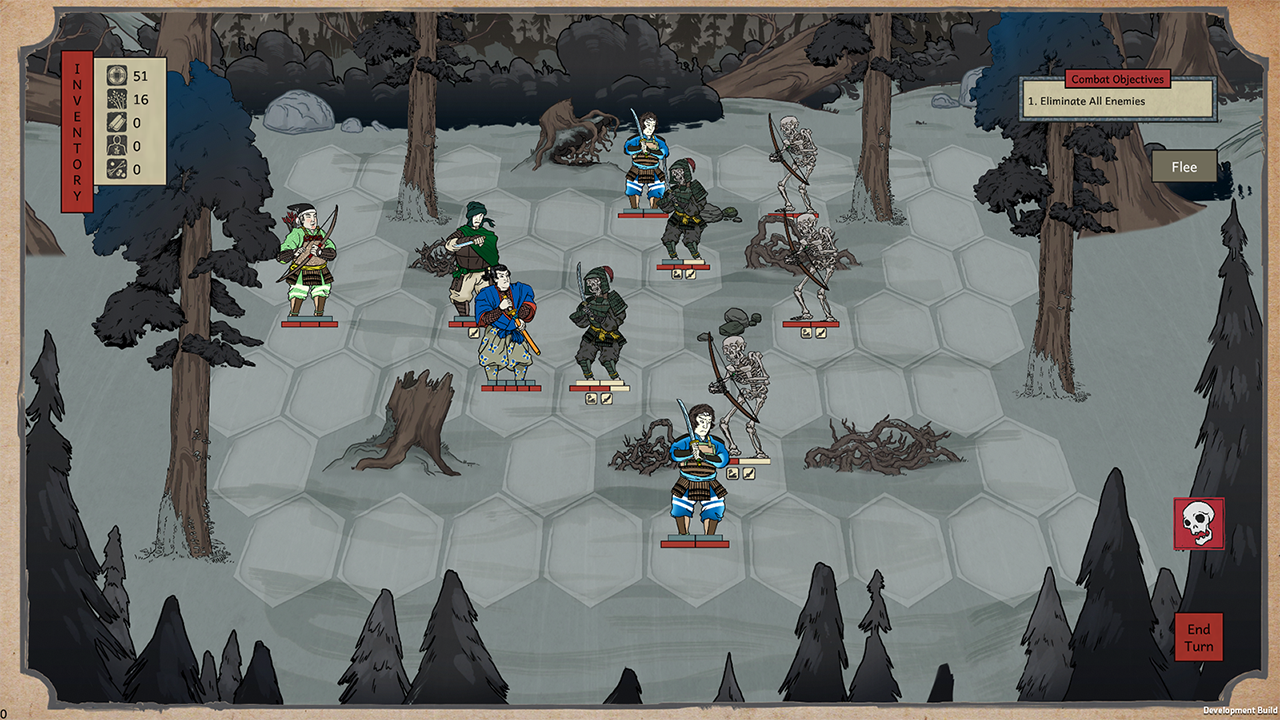Screen dimensions: 1280x720
Task: Select the crossed-sticks inventory icon
Action: click(x=117, y=170)
